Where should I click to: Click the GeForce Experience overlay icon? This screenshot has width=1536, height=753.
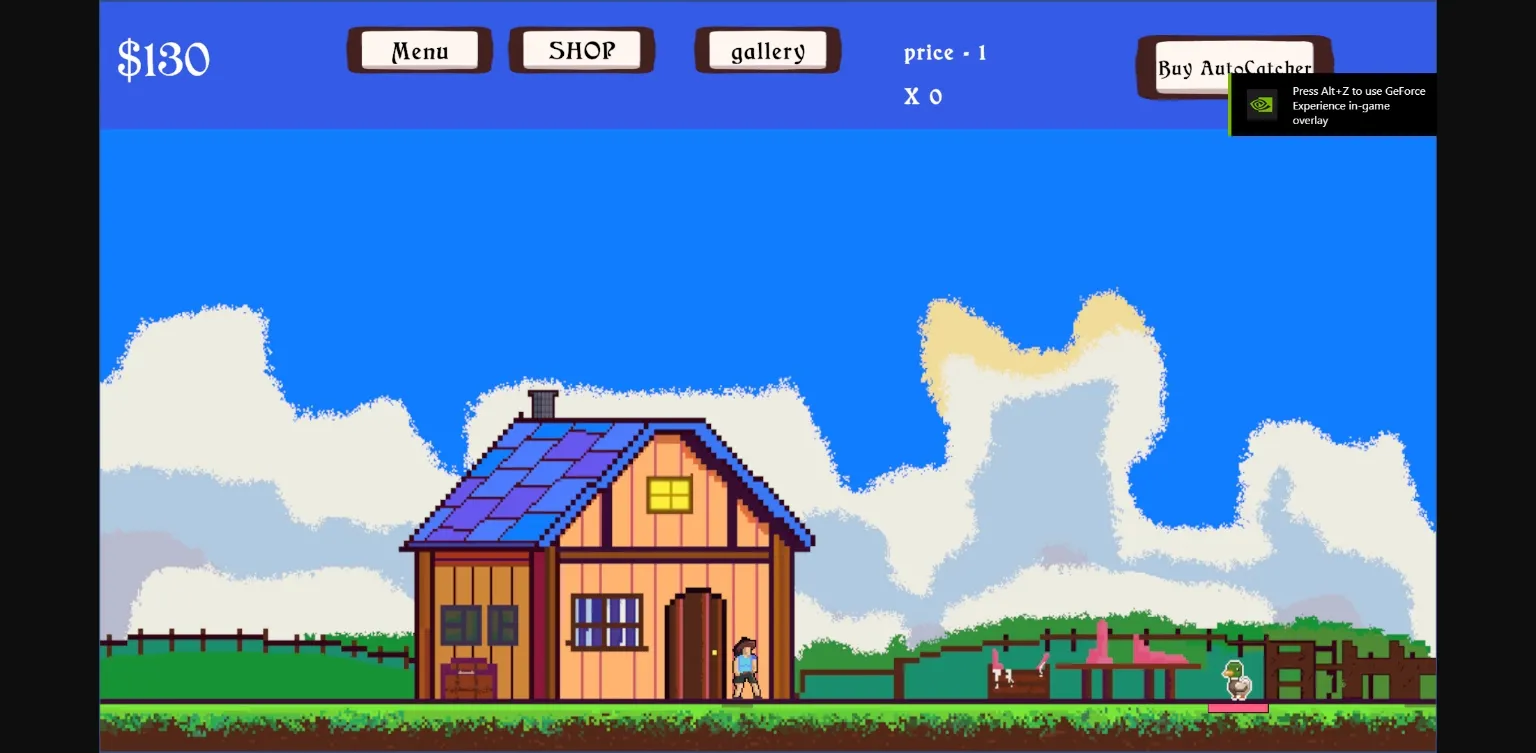(1260, 104)
